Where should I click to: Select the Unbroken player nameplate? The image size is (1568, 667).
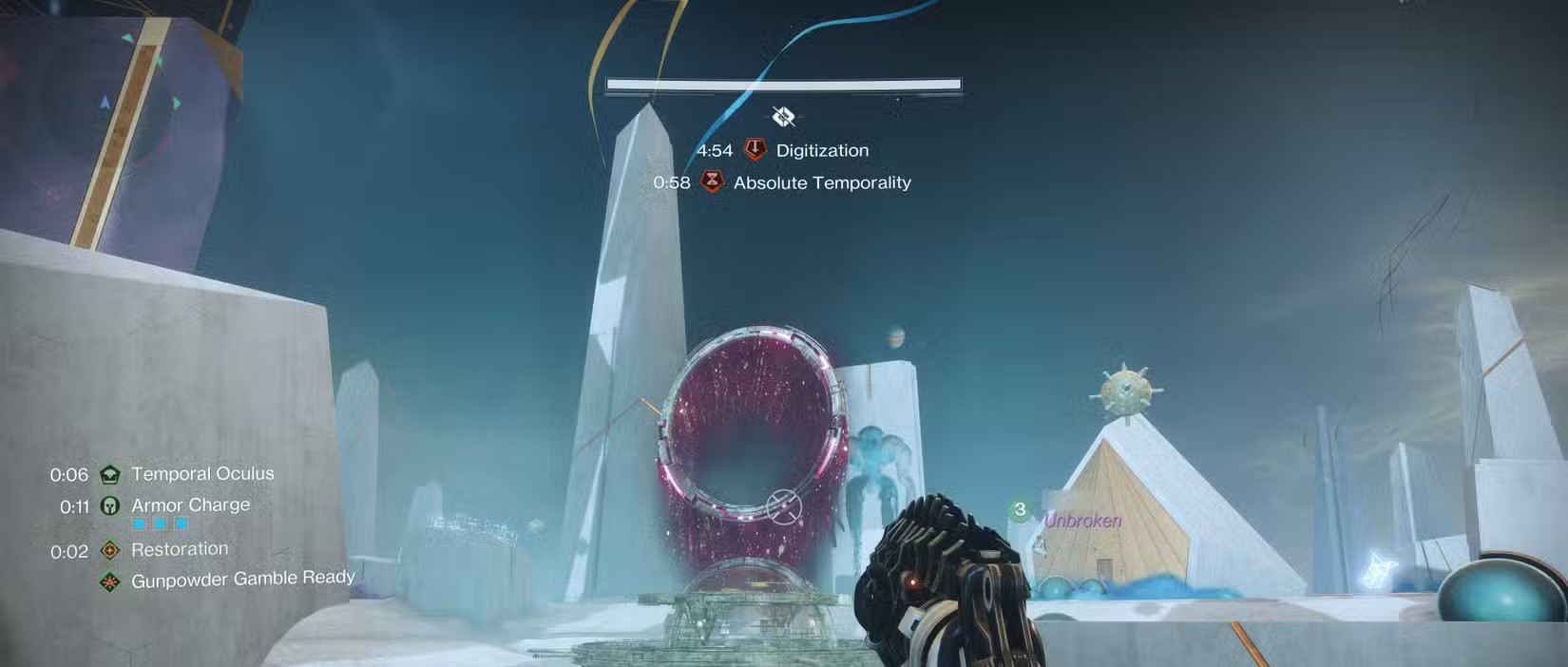pos(1082,521)
